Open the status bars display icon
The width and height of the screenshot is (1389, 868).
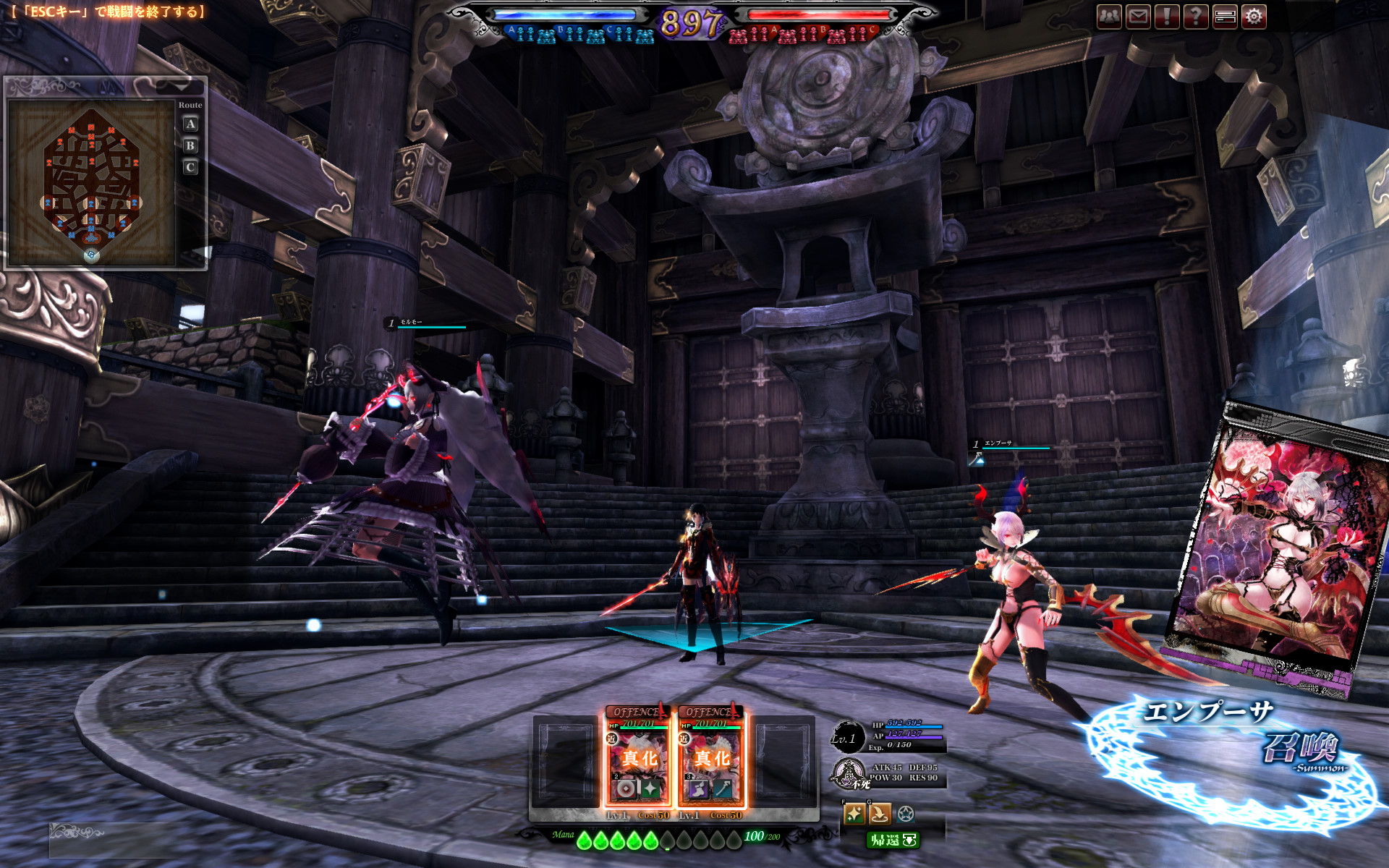coord(1225,17)
